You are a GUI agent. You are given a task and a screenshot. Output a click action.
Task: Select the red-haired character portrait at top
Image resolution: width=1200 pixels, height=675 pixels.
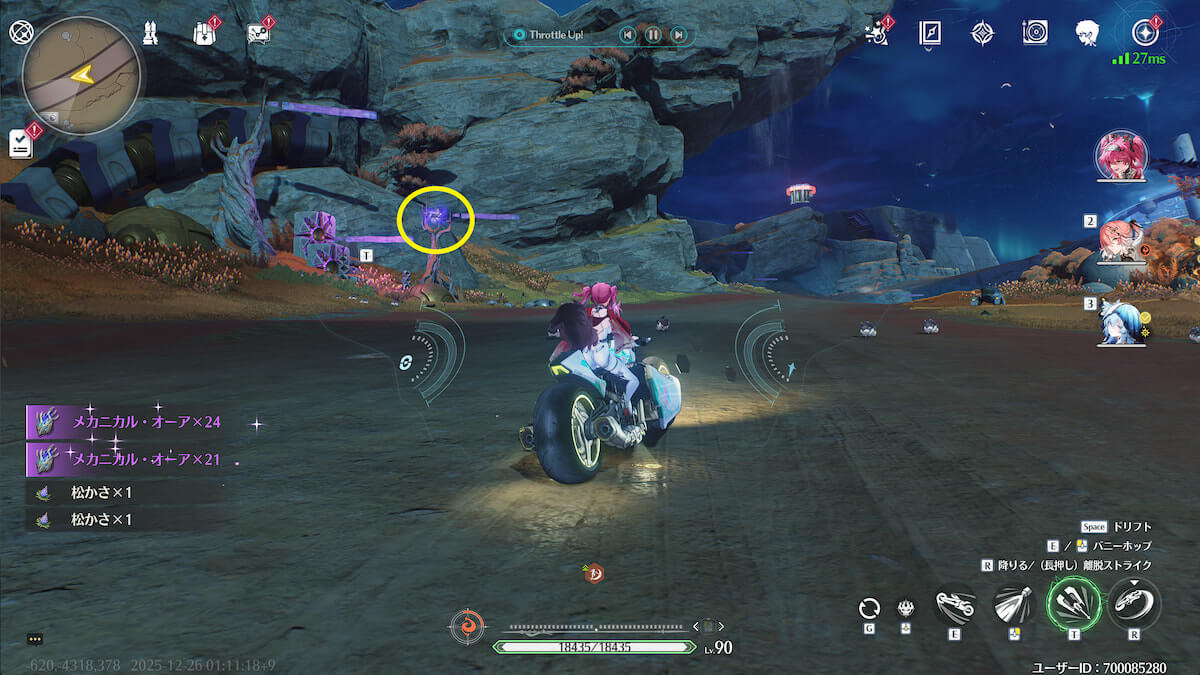click(1122, 157)
